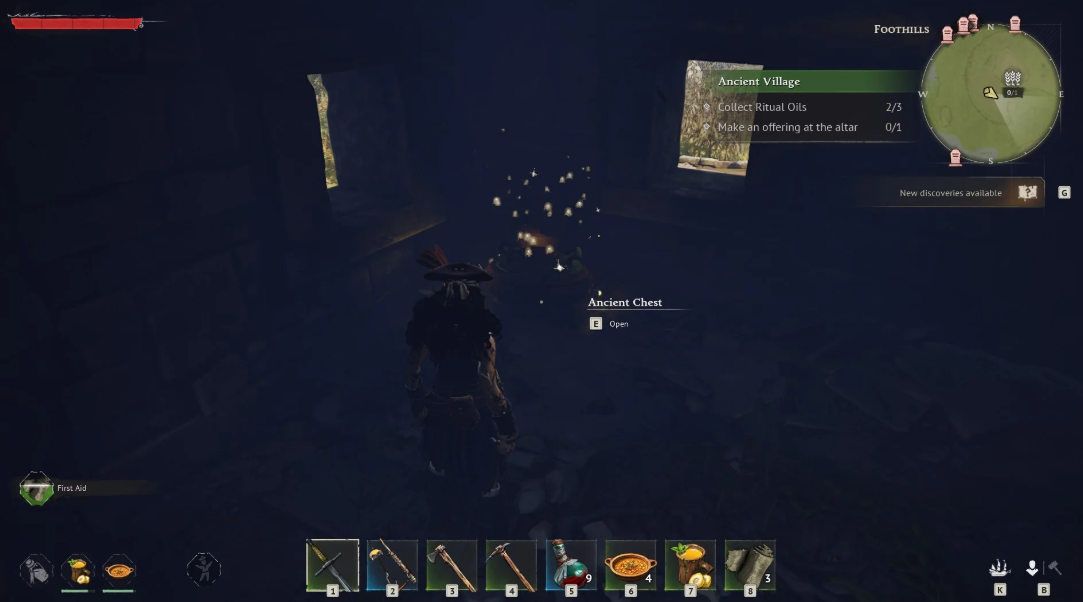Open the New discoveries available notification
Image resolution: width=1083 pixels, height=602 pixels.
click(x=950, y=193)
